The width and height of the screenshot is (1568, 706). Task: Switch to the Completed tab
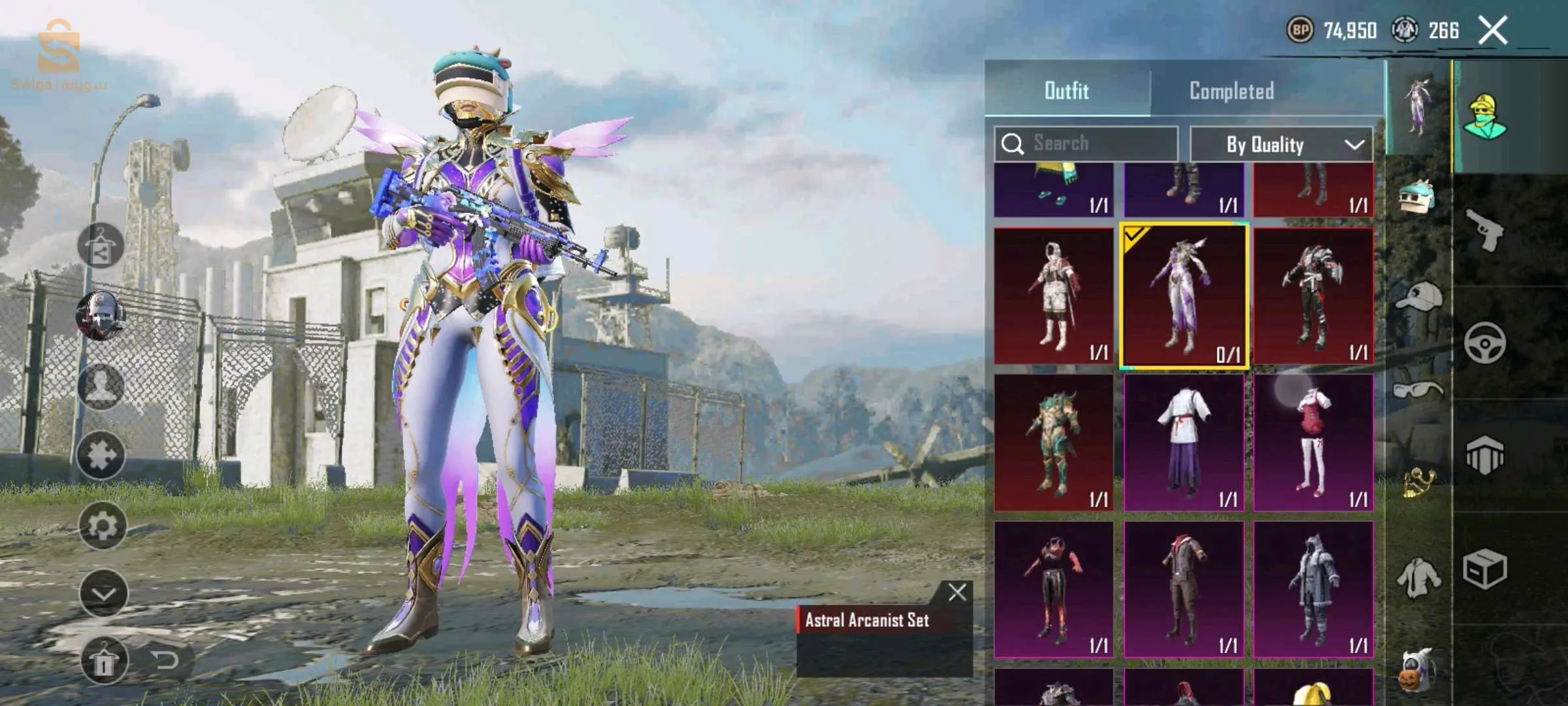[1231, 90]
